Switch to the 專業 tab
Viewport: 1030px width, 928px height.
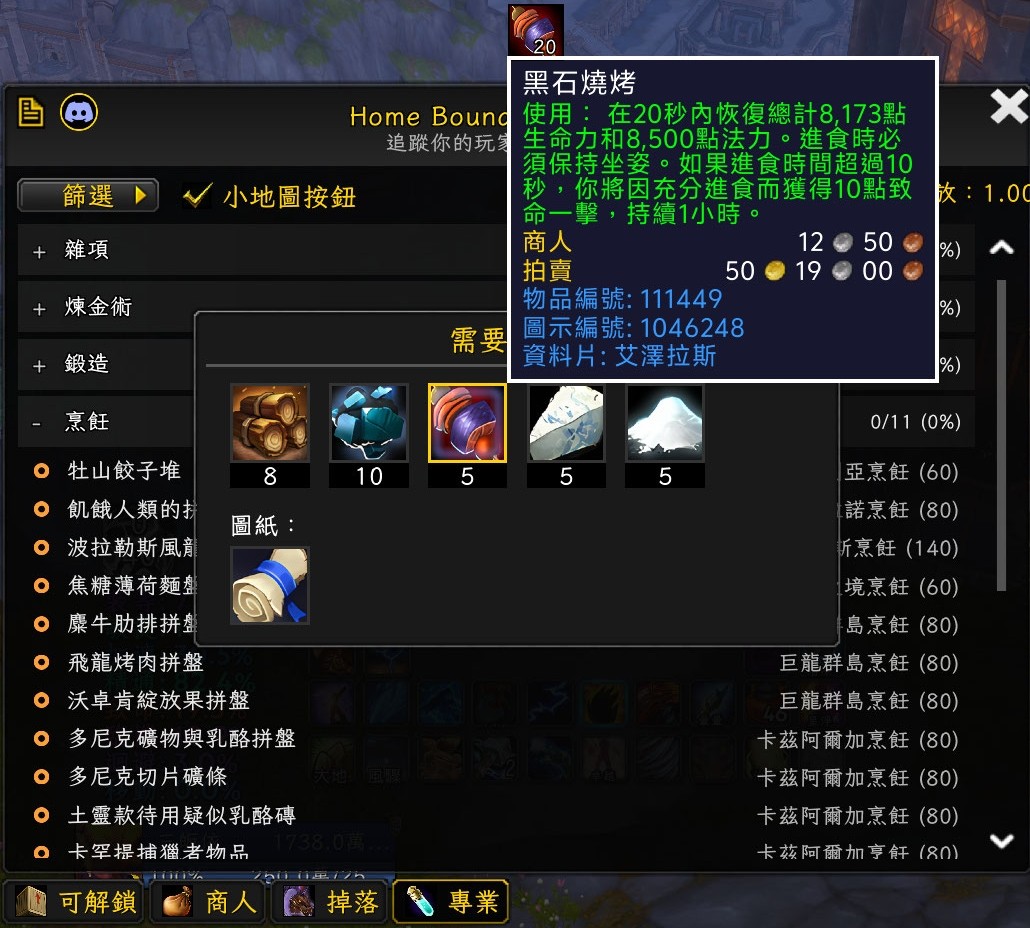click(x=452, y=902)
